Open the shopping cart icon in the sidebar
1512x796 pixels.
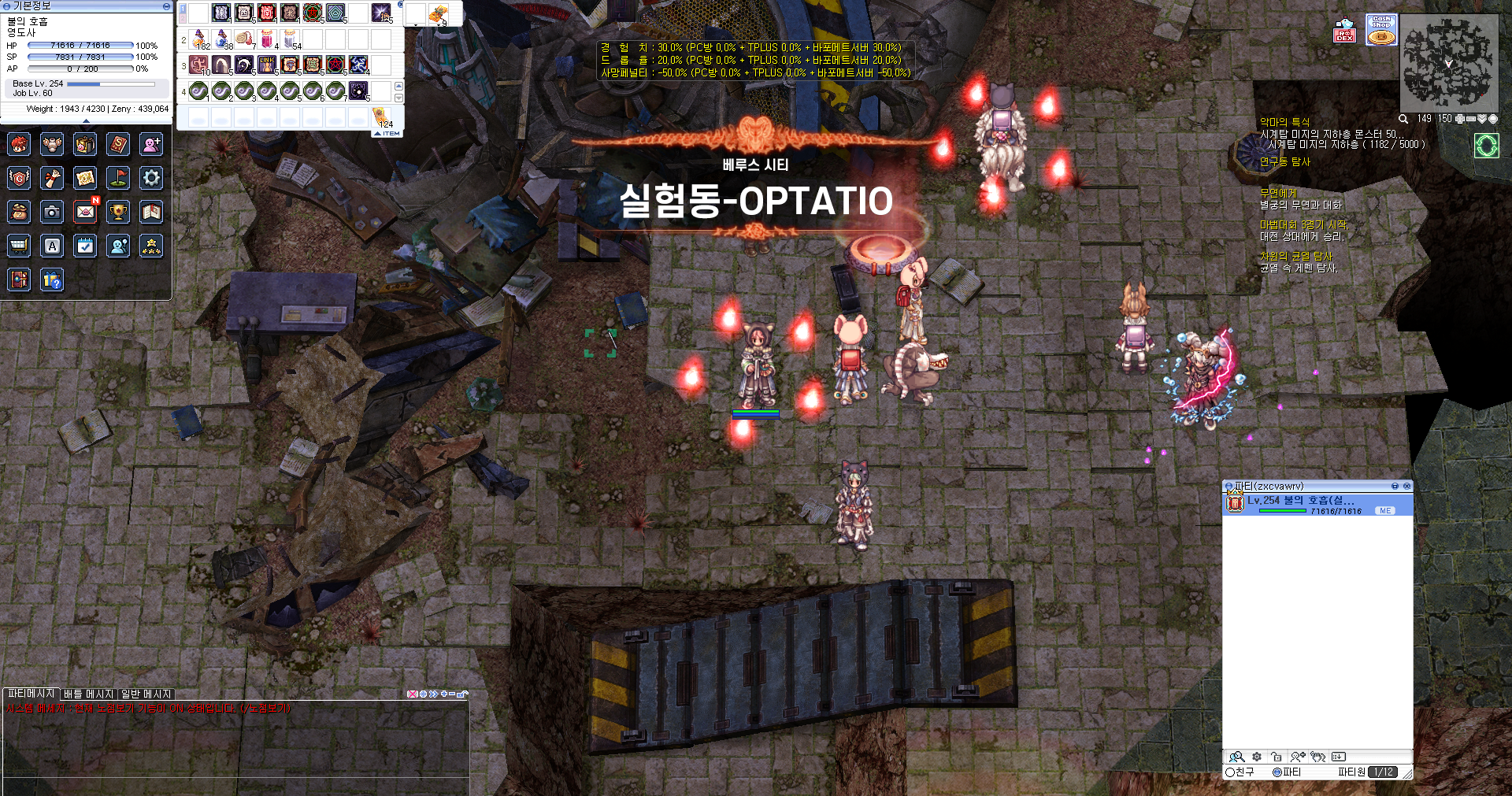click(x=19, y=246)
